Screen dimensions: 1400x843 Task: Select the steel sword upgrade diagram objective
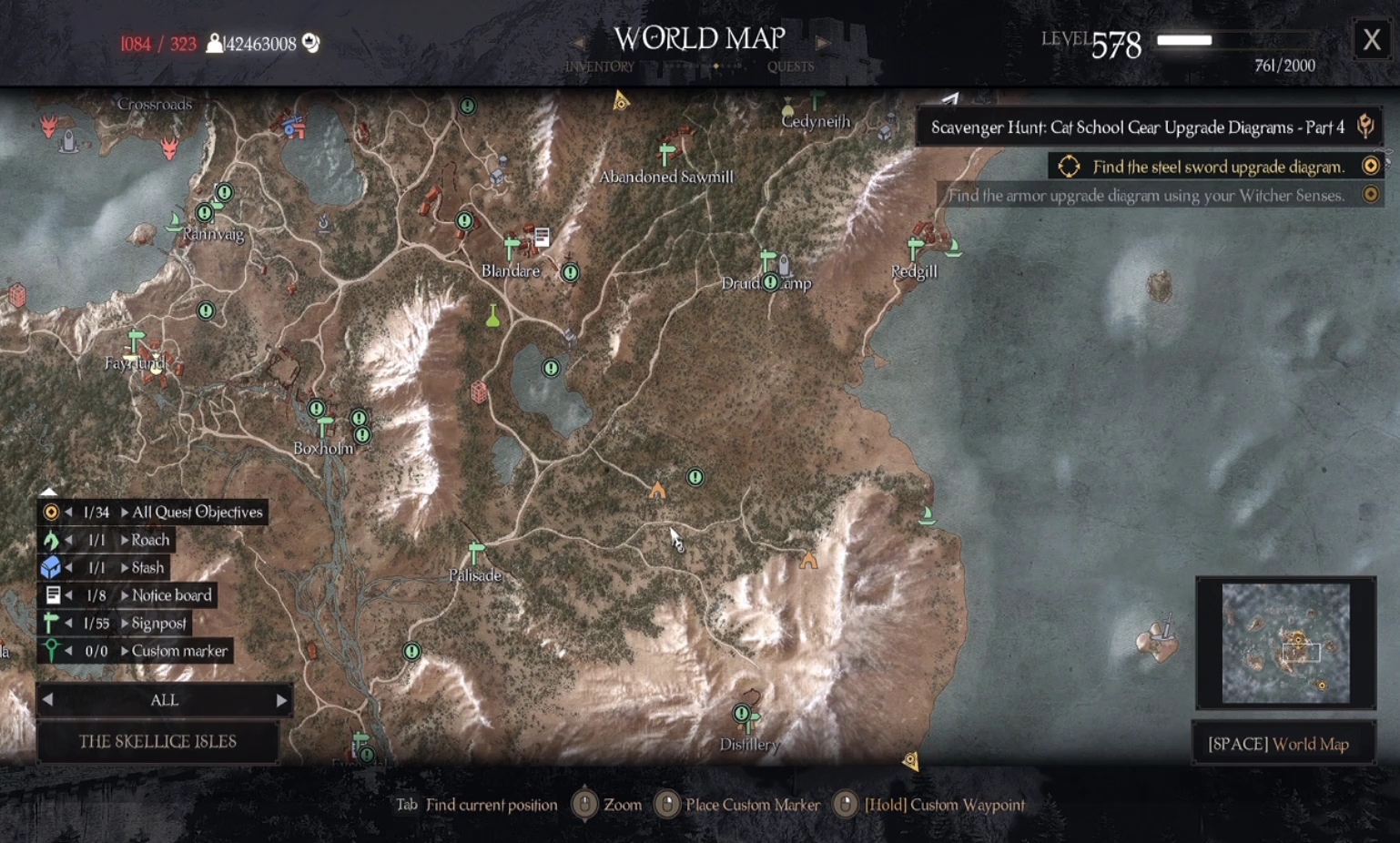coord(1218,167)
